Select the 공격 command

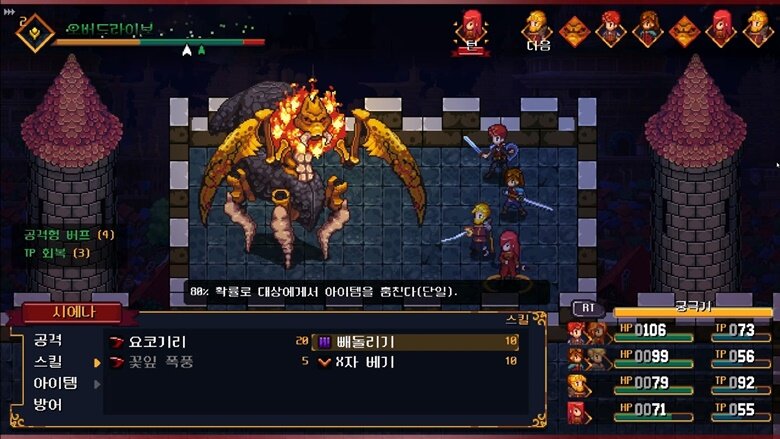tap(48, 340)
